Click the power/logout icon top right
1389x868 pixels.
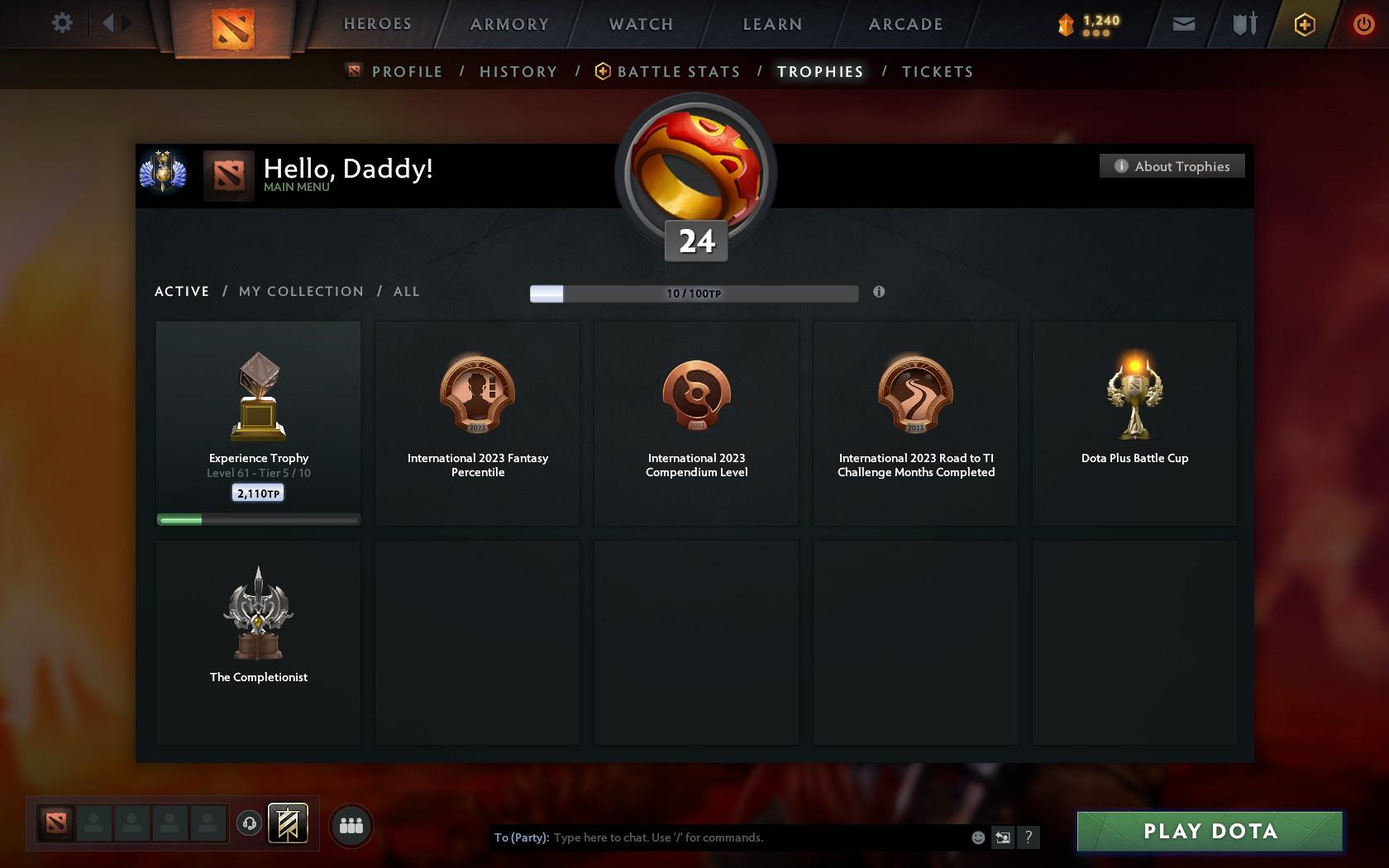(1364, 24)
